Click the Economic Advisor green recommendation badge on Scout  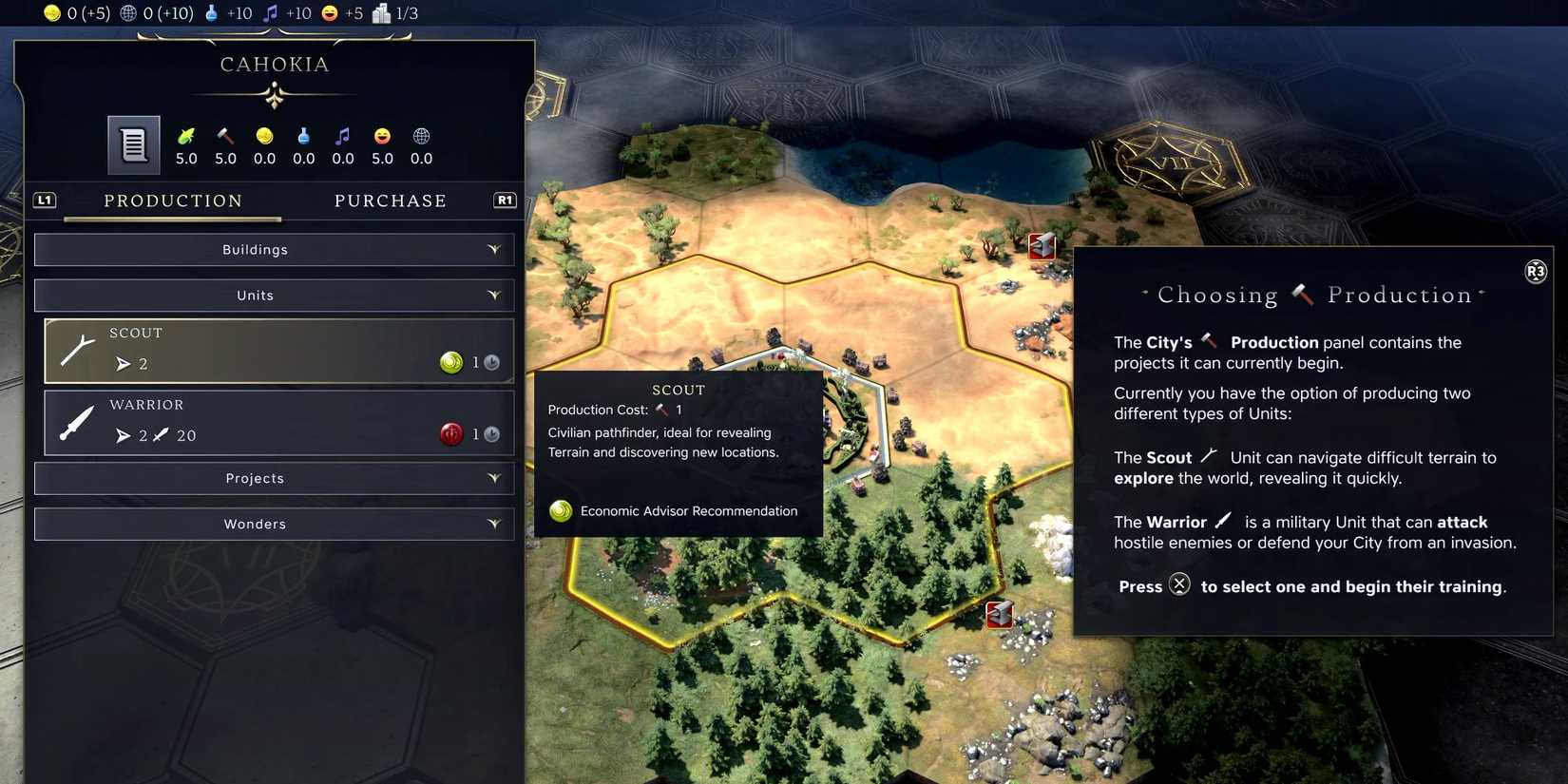(451, 362)
